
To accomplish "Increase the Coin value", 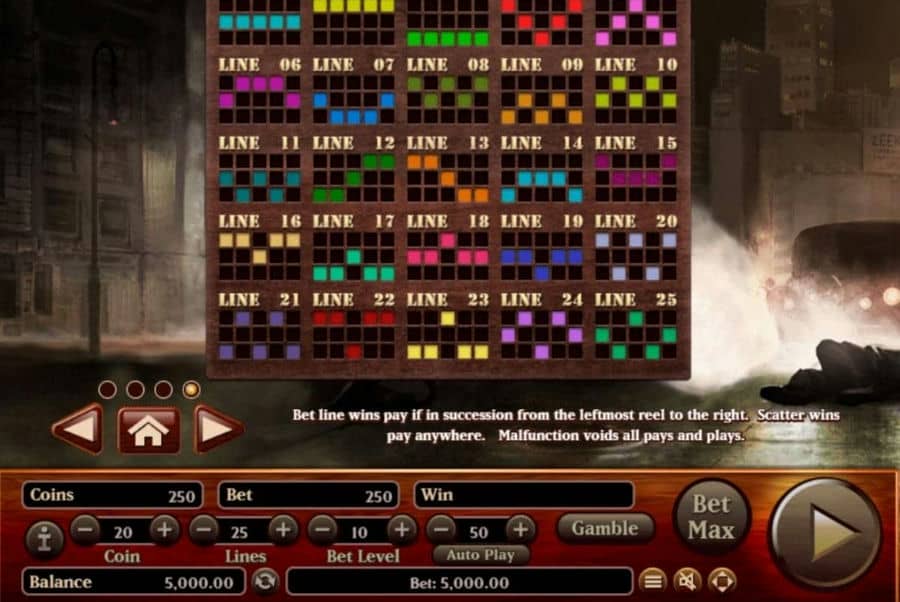I will pos(165,529).
